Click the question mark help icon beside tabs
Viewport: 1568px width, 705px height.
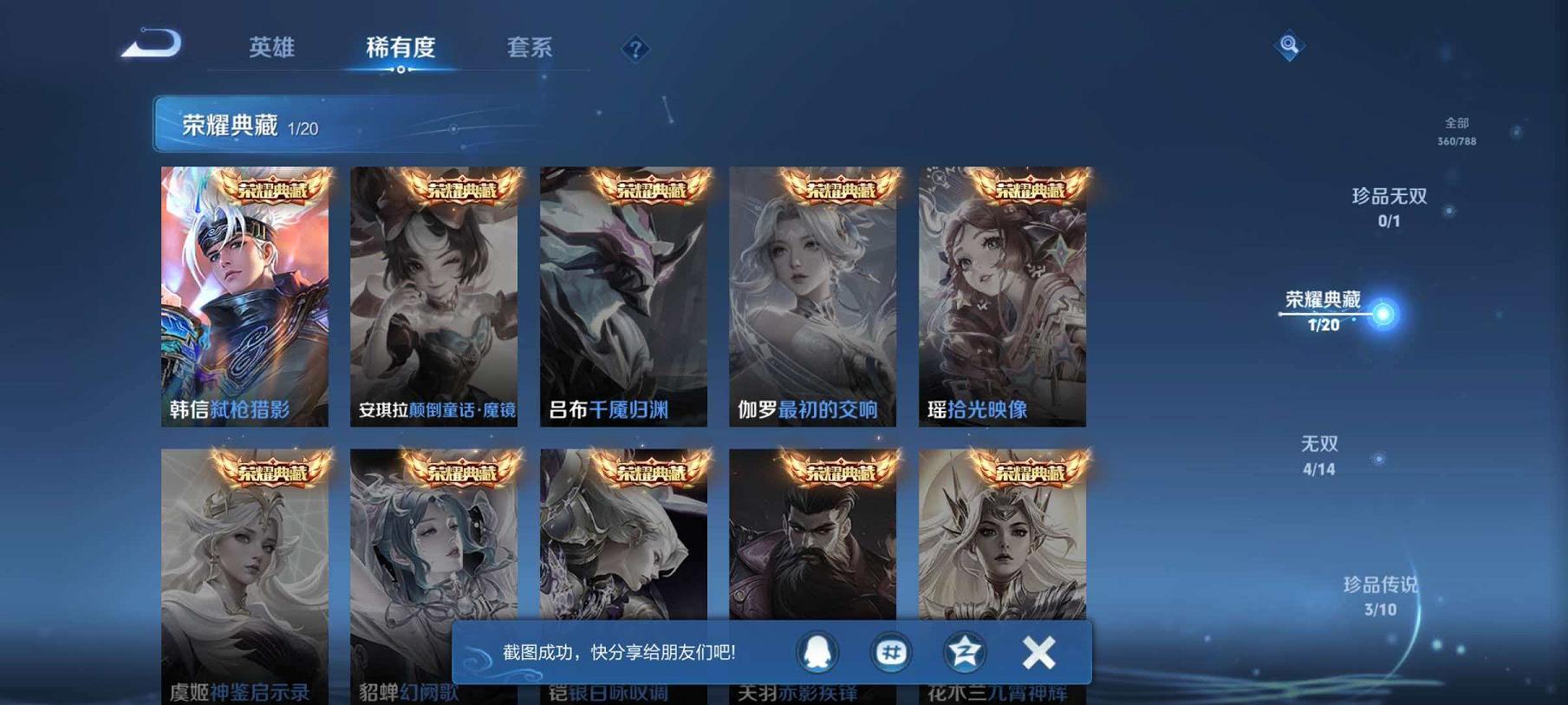[637, 49]
